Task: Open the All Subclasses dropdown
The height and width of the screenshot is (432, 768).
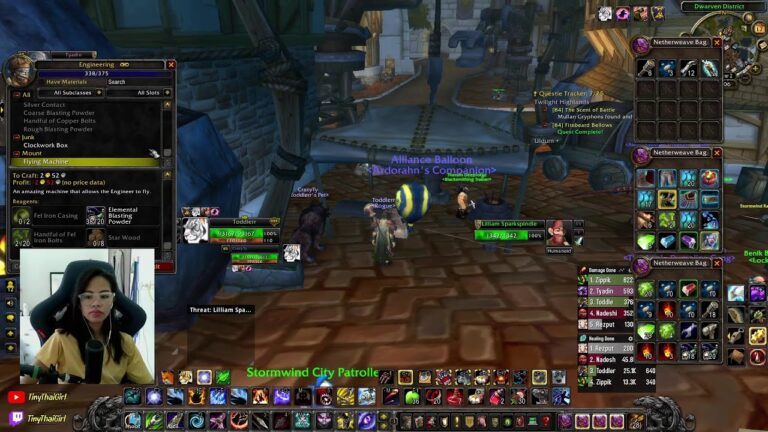Action: [72, 93]
